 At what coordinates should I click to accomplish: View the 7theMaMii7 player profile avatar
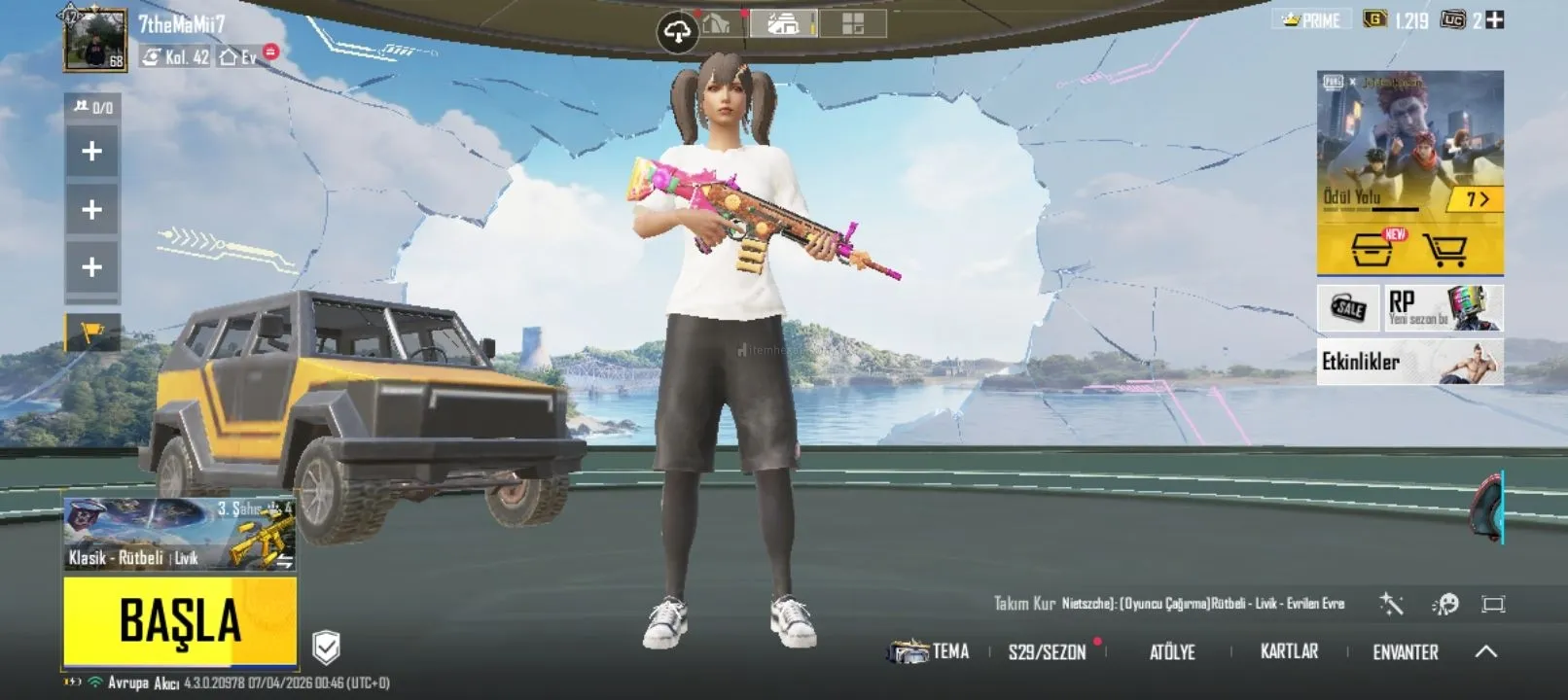coord(94,41)
